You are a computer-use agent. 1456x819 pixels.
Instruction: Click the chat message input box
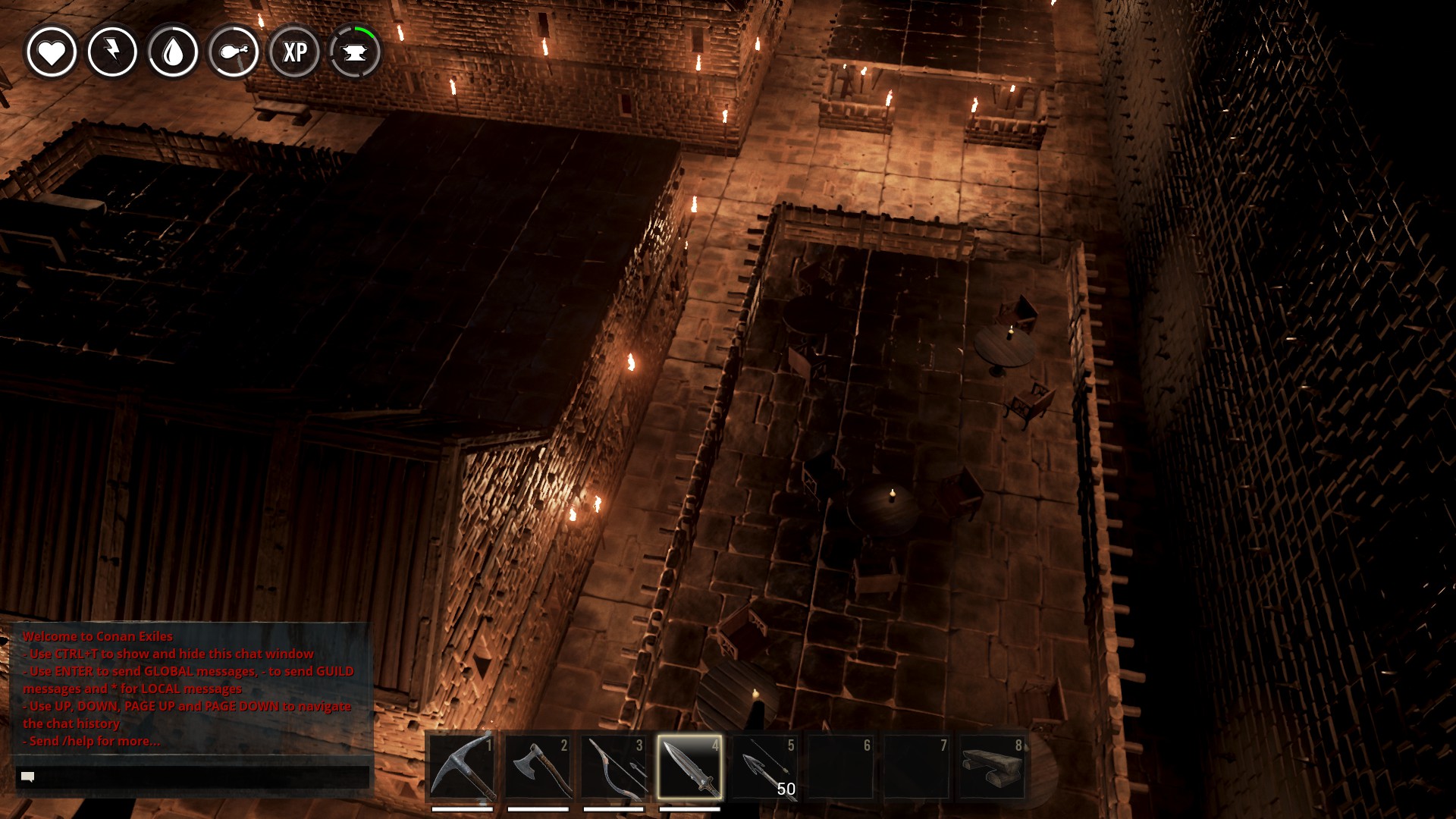tap(193, 777)
